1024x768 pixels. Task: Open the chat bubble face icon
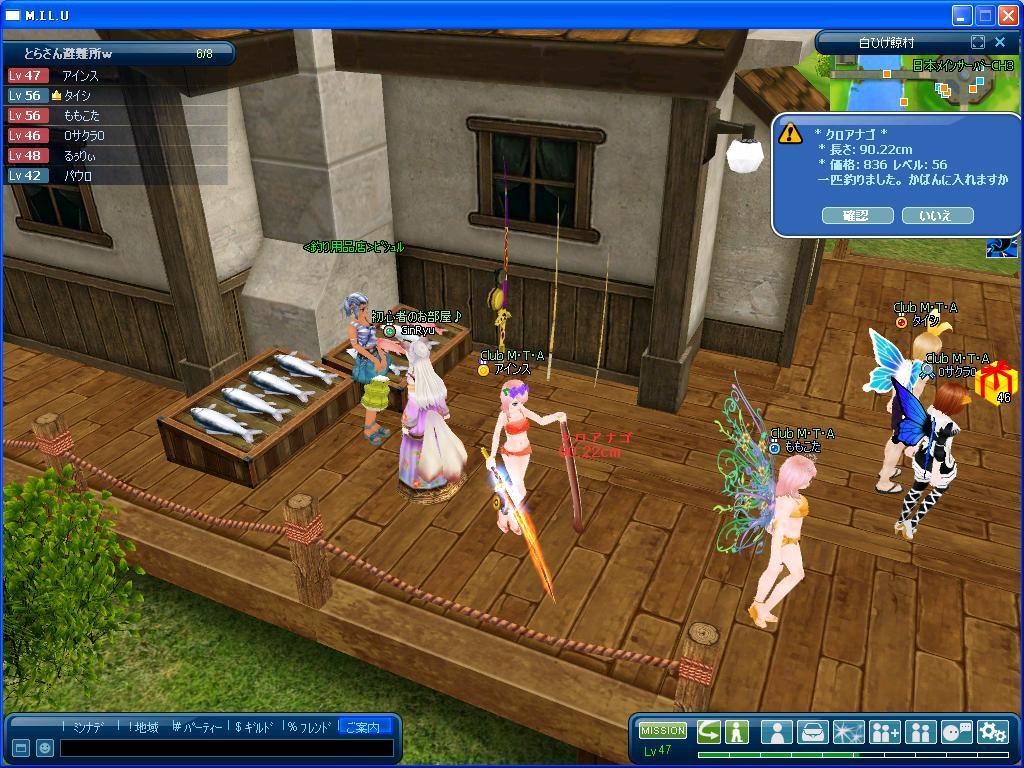coord(956,731)
